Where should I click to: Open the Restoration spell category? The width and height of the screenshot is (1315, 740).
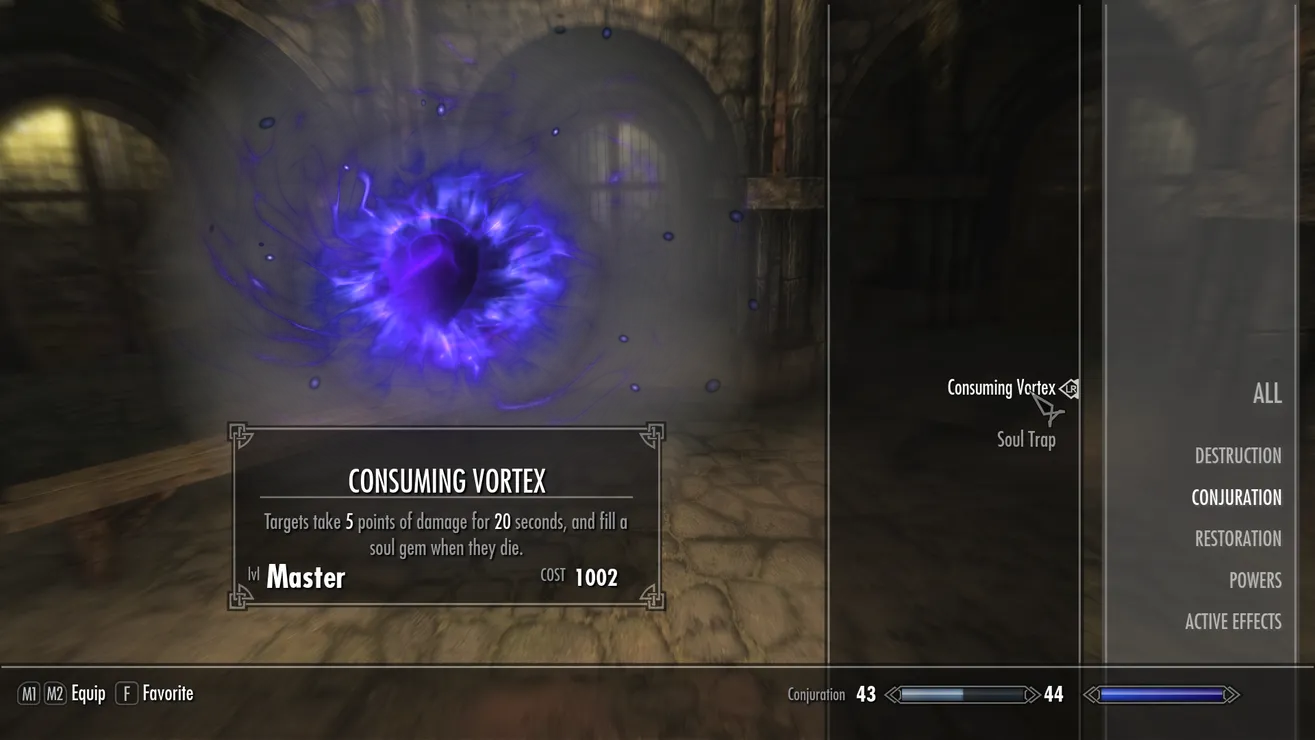(x=1237, y=539)
